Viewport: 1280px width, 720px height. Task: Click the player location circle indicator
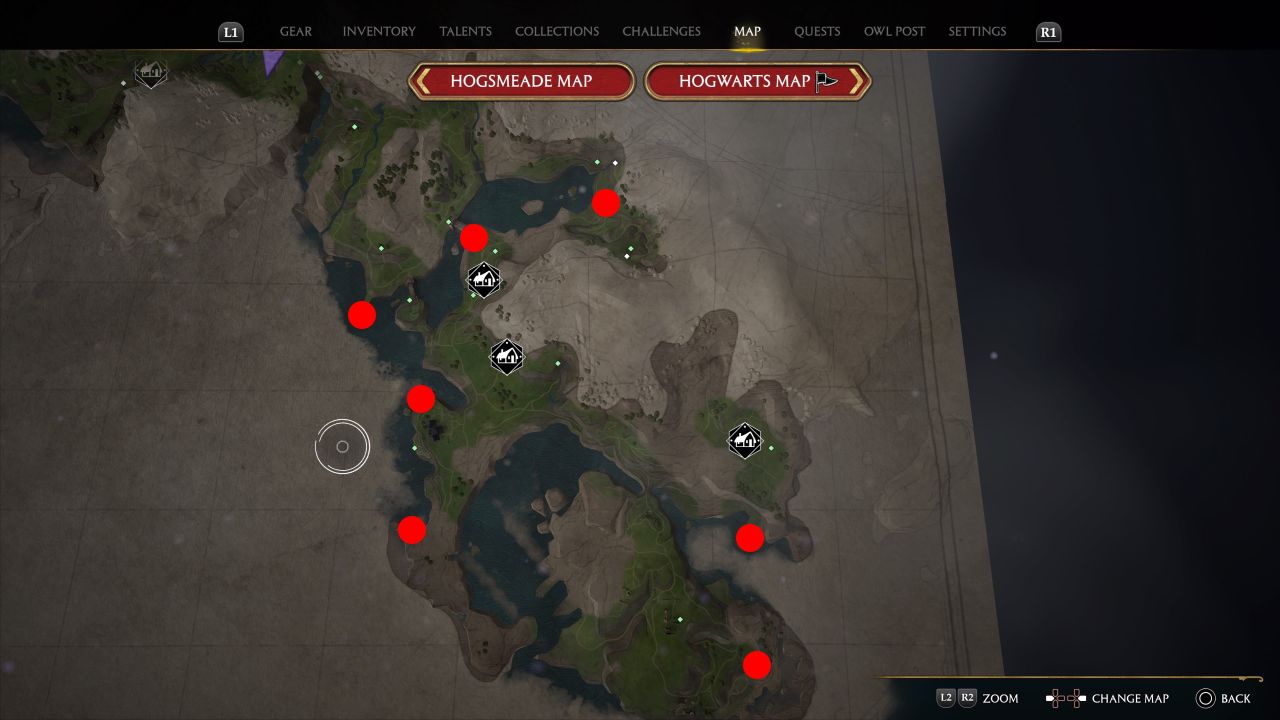(342, 446)
